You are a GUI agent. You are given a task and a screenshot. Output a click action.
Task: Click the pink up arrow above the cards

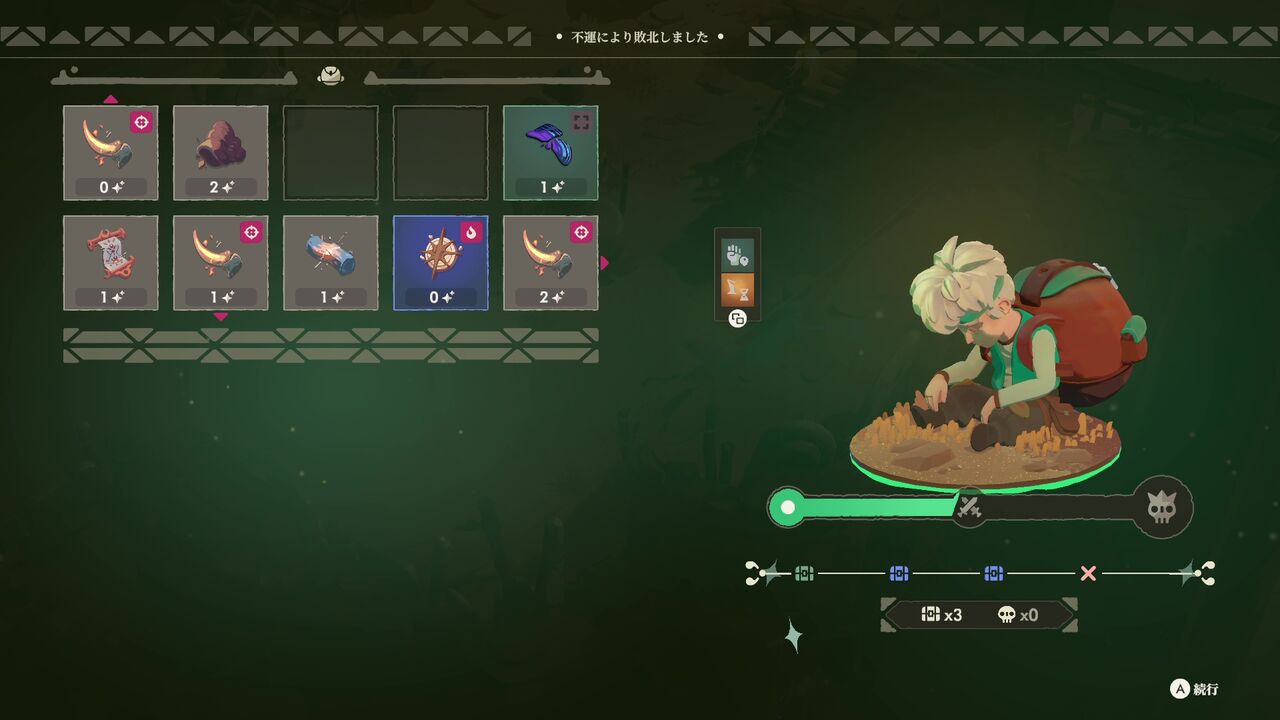110,99
